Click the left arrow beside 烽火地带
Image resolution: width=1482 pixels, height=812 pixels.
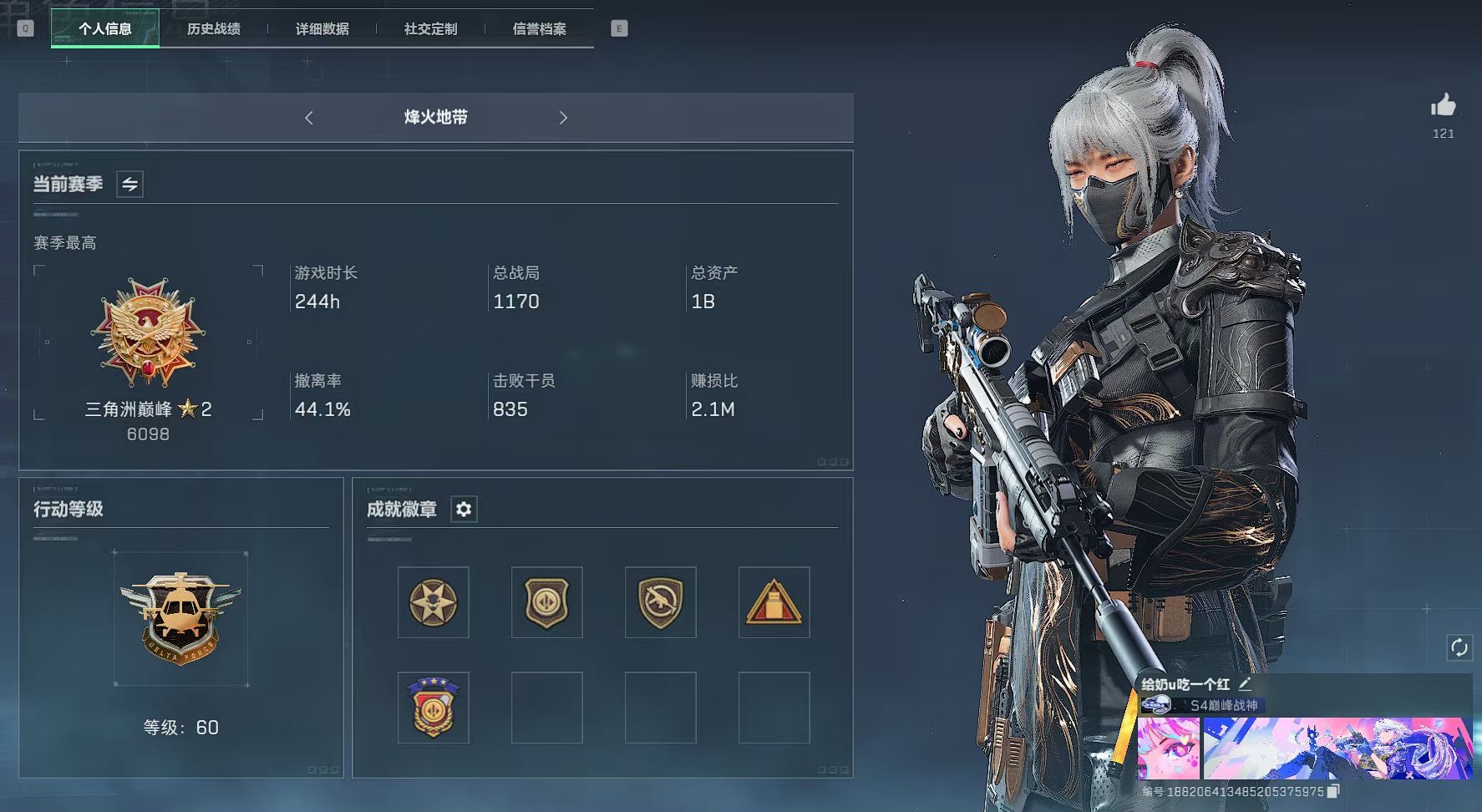[309, 118]
